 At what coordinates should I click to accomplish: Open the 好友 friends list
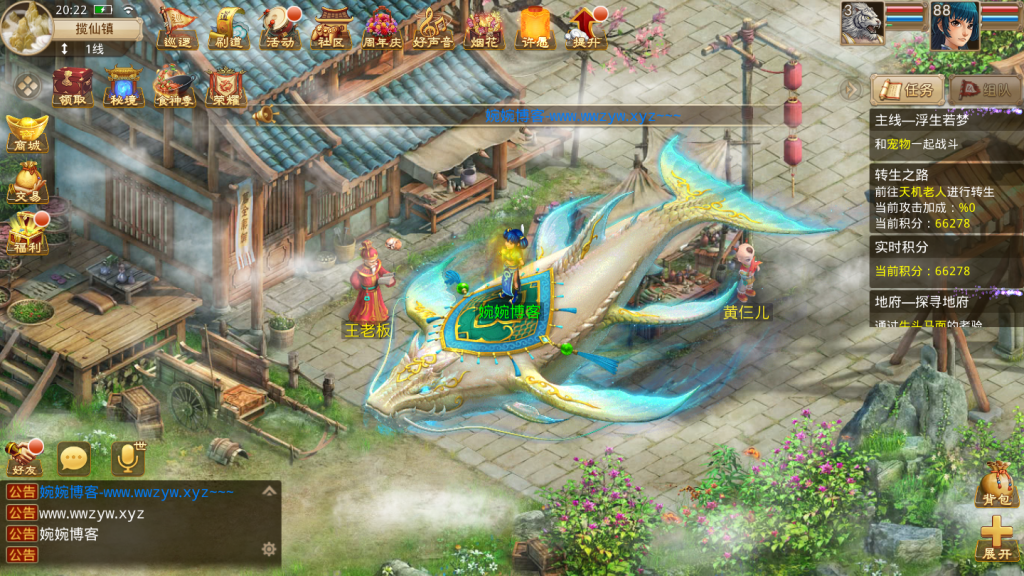click(x=23, y=458)
